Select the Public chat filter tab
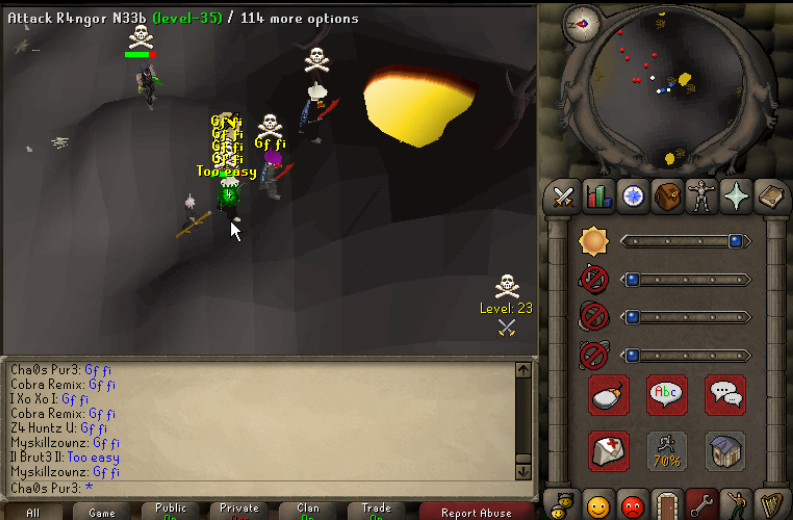The image size is (793, 520). [171, 511]
